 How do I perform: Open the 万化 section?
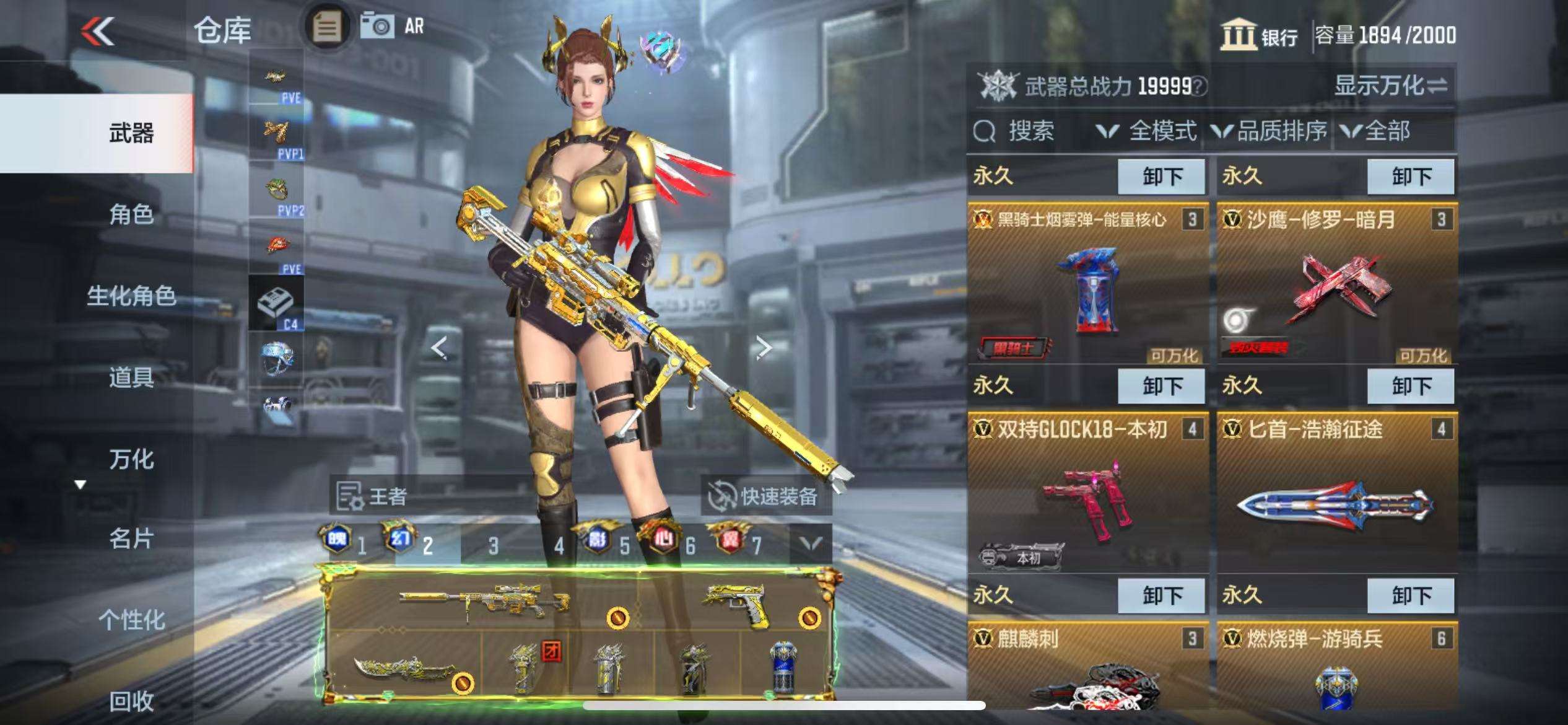point(131,459)
